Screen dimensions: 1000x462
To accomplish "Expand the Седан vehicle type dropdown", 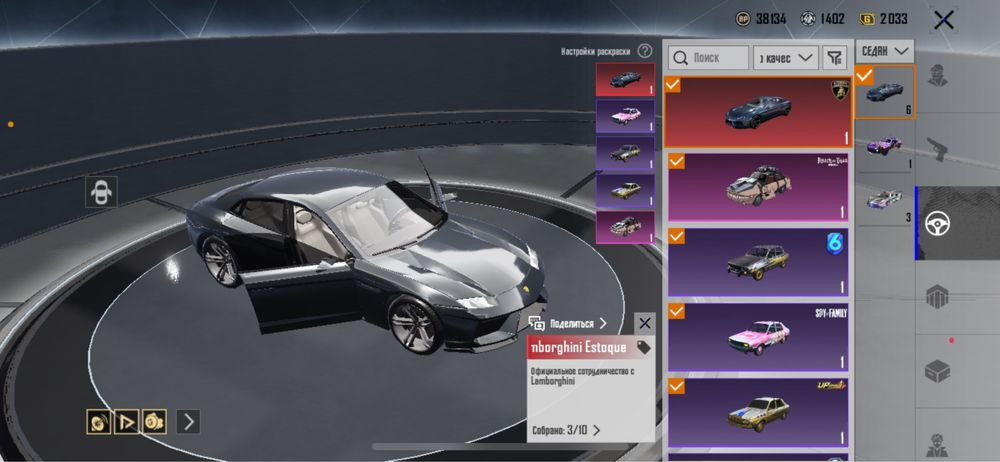I will click(x=887, y=50).
